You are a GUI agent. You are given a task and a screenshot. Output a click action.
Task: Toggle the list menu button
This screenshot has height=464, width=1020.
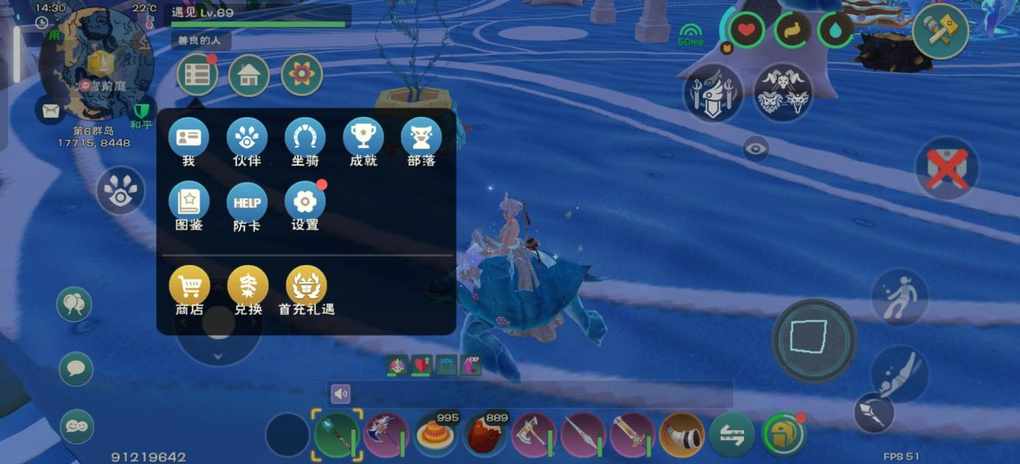(x=197, y=75)
